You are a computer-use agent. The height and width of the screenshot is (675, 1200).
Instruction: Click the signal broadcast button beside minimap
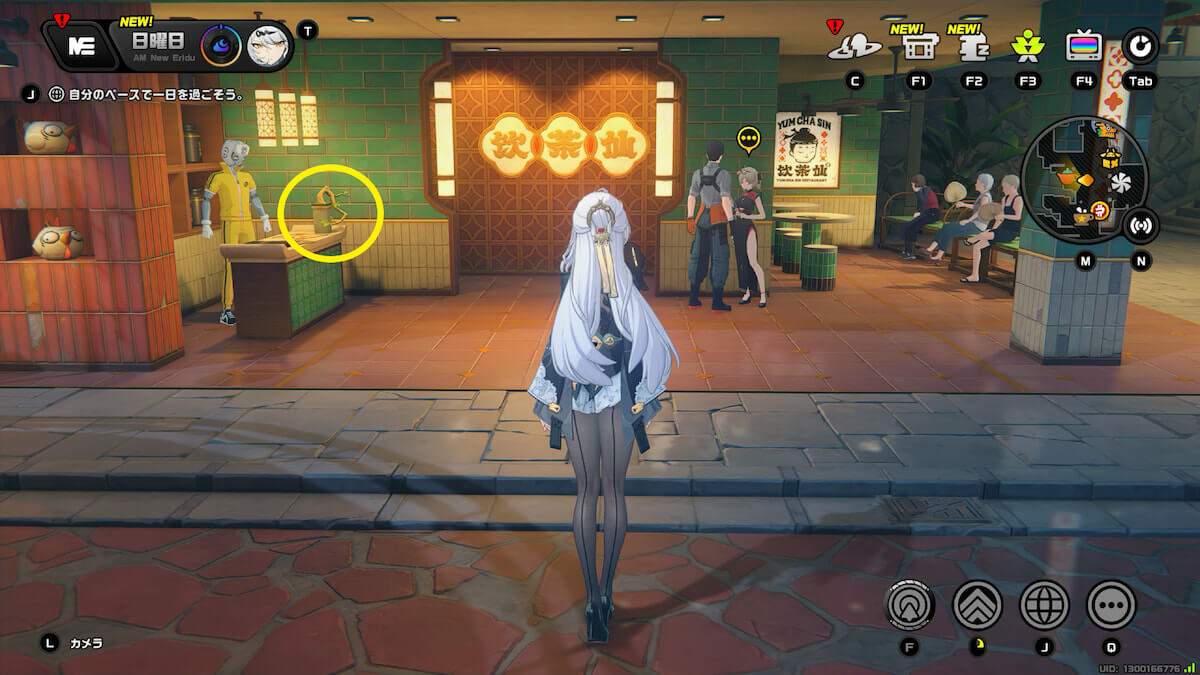pyautogui.click(x=1141, y=224)
